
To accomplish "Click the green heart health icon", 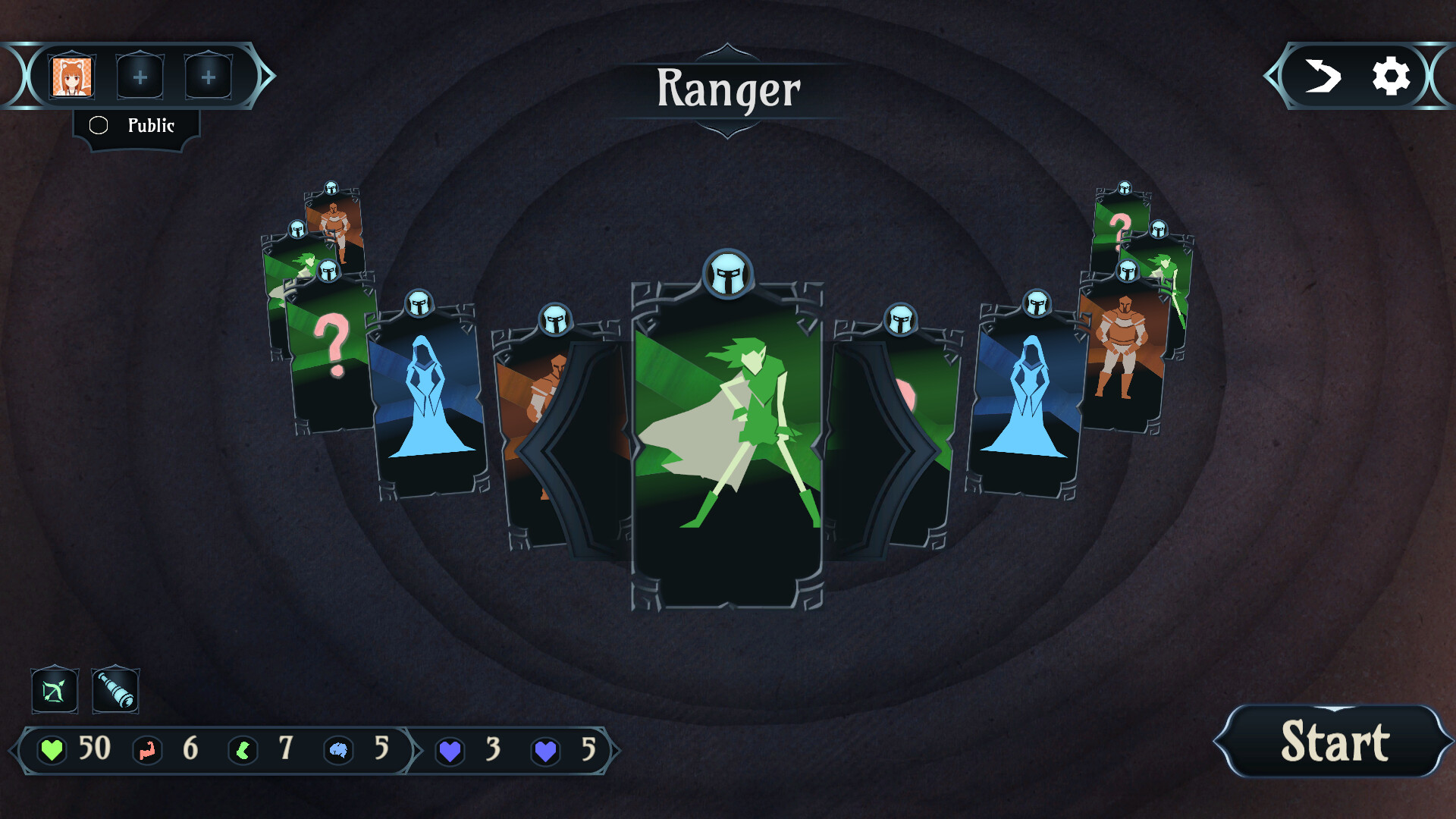I will coord(51,751).
